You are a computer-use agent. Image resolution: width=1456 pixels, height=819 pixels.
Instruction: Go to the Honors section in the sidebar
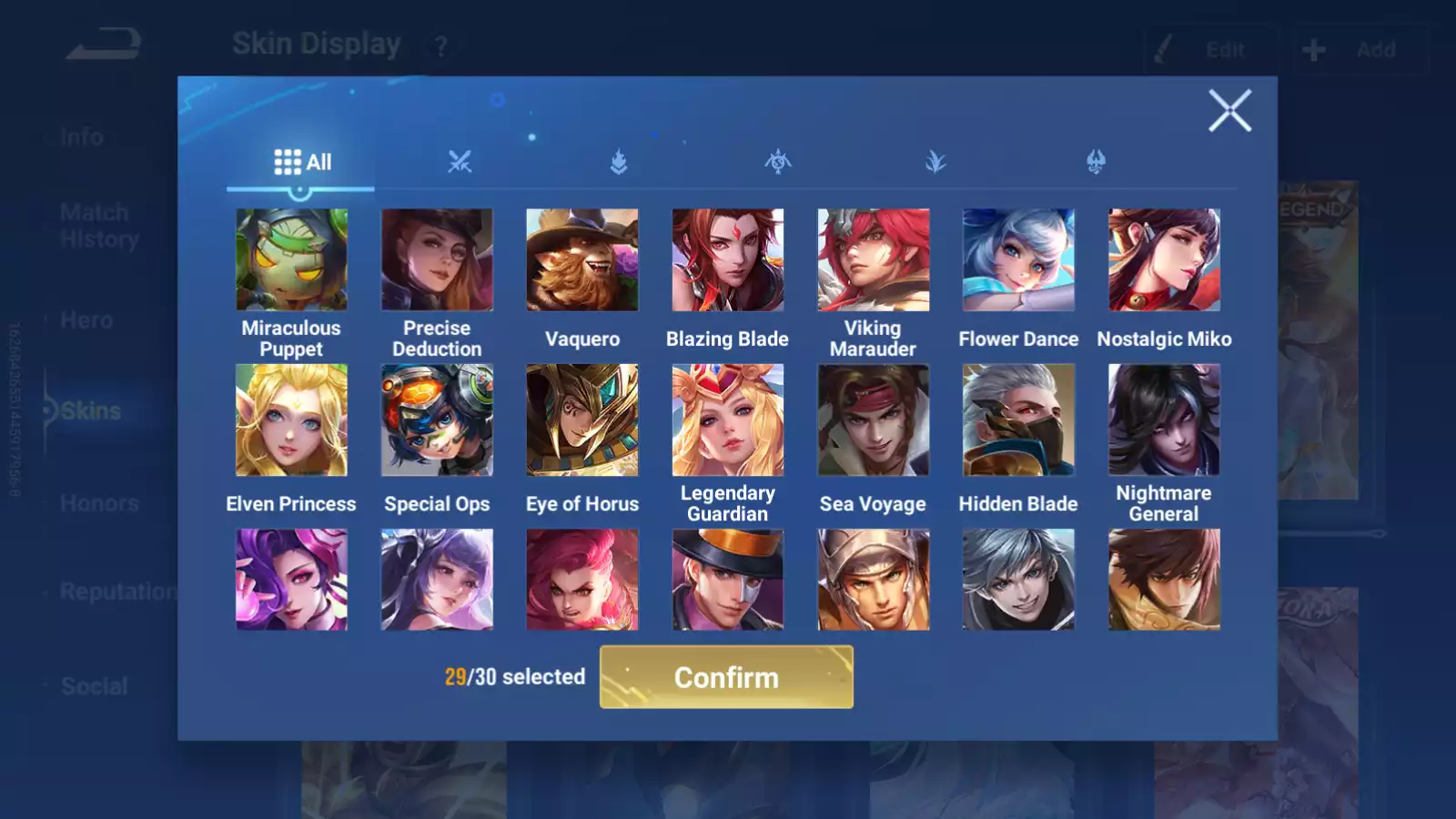(x=99, y=502)
